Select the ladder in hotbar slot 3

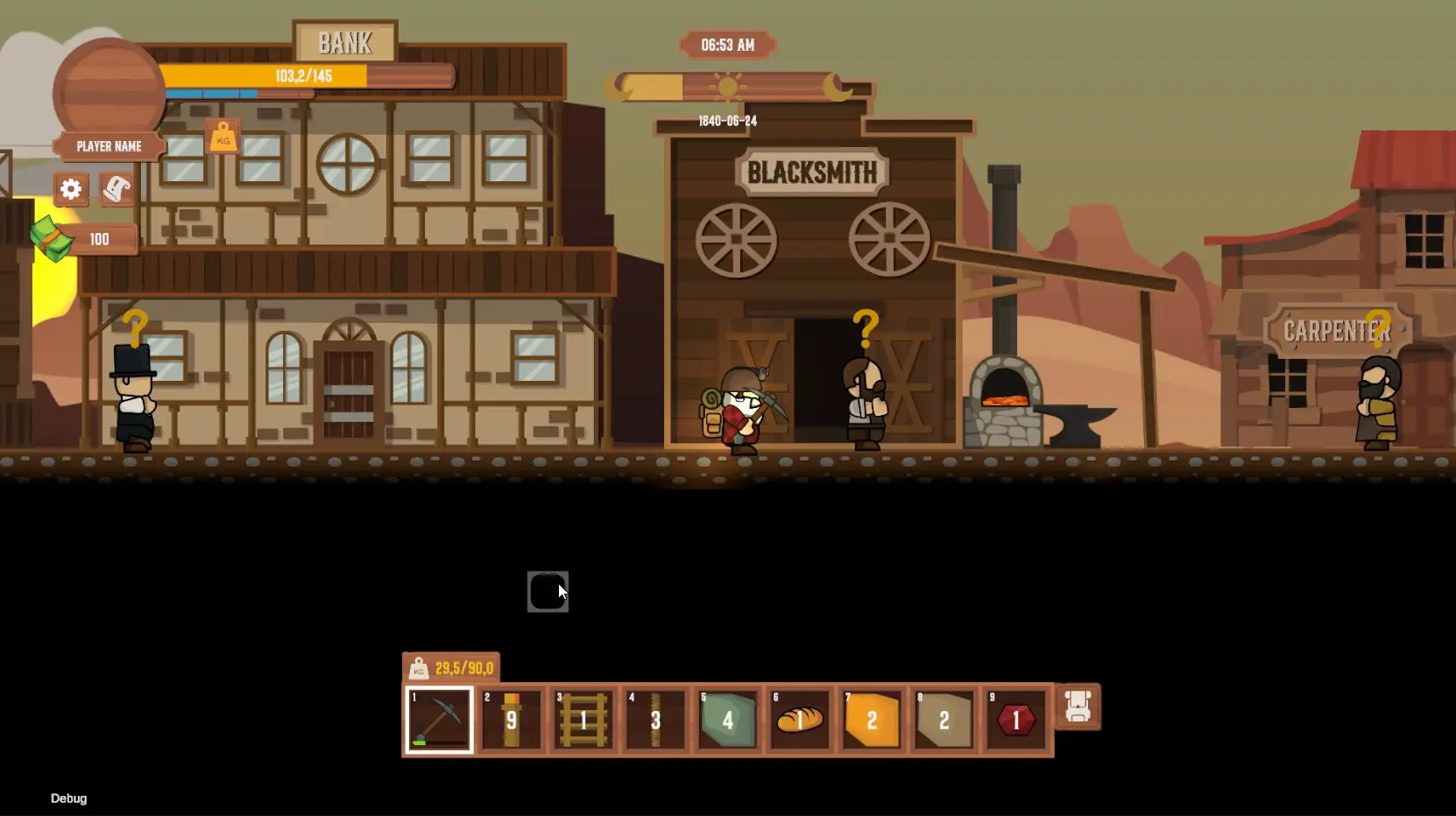583,720
